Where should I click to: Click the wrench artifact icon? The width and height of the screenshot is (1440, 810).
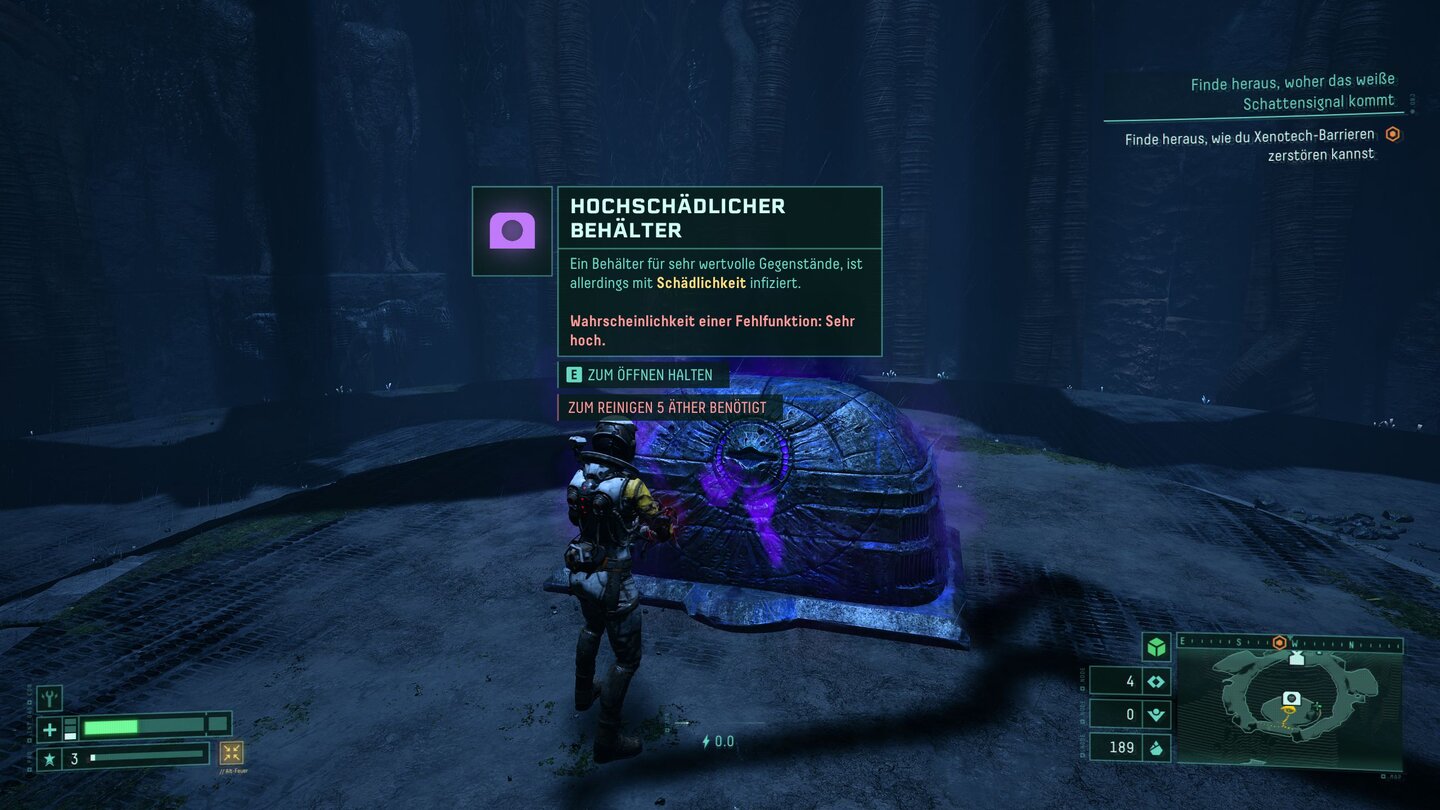click(x=49, y=697)
